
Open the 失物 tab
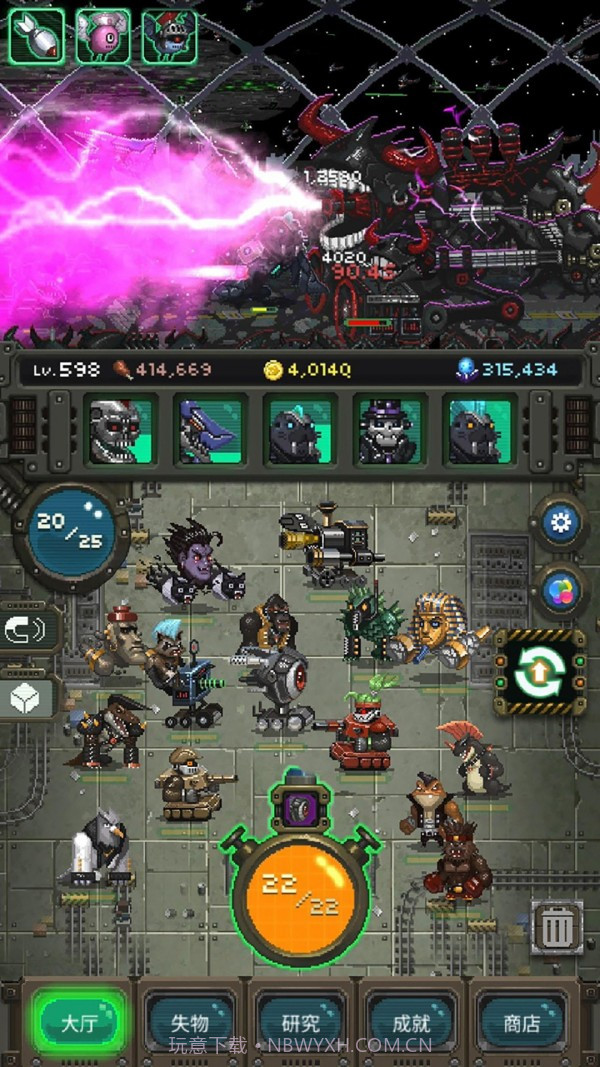pos(190,1024)
